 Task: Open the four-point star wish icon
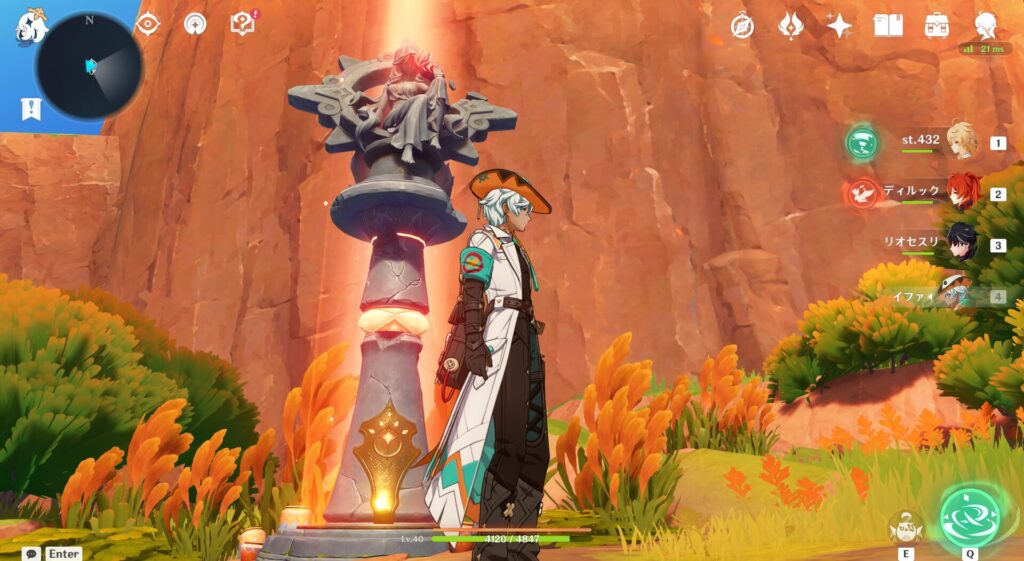839,26
